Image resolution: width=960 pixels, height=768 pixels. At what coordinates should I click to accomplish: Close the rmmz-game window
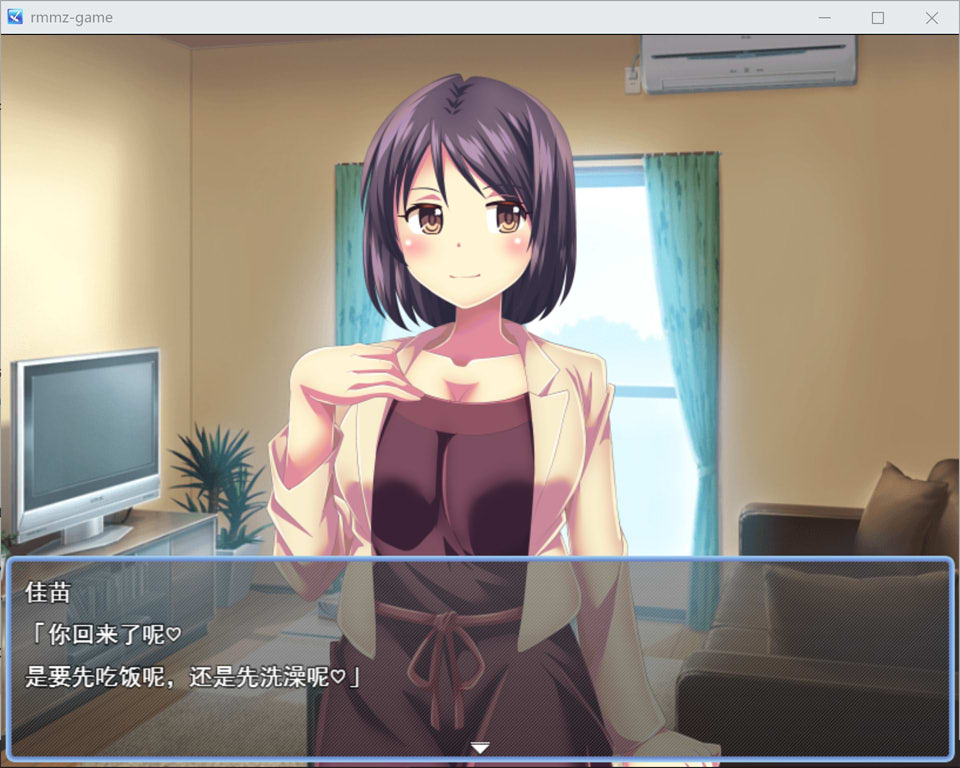click(x=931, y=18)
